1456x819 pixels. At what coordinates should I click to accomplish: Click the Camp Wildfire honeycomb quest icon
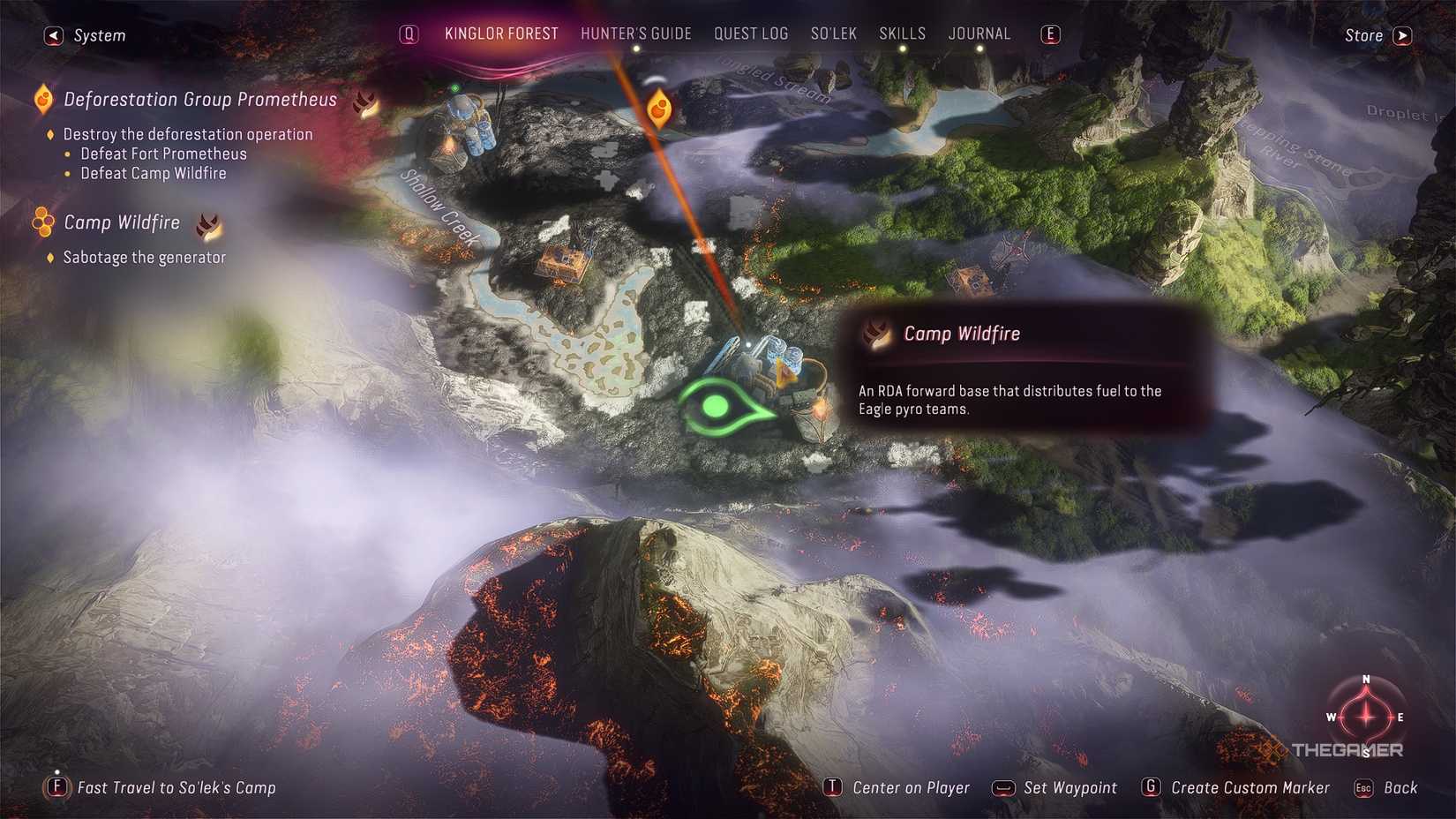41,221
